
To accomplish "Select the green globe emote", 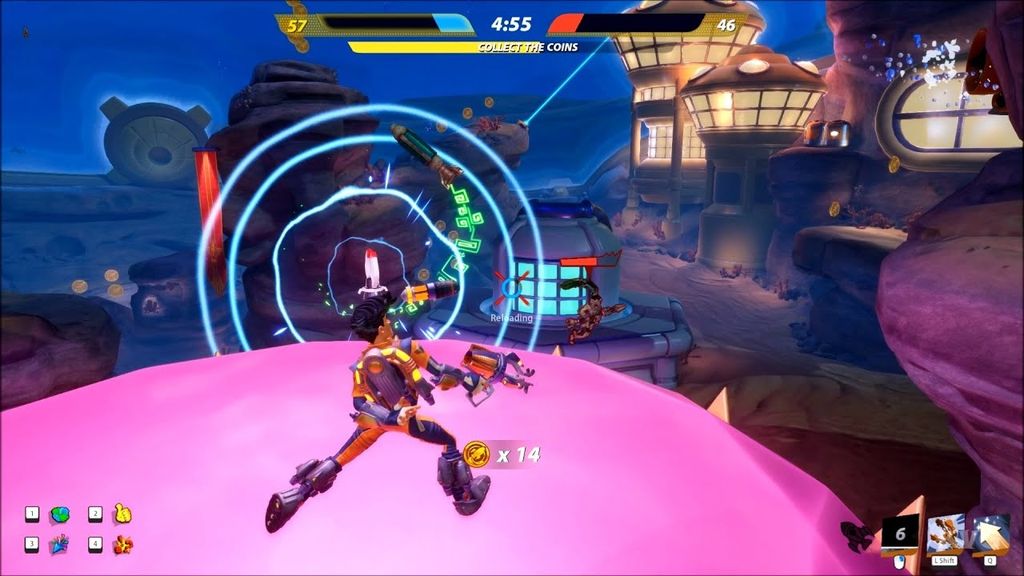I will point(58,515).
